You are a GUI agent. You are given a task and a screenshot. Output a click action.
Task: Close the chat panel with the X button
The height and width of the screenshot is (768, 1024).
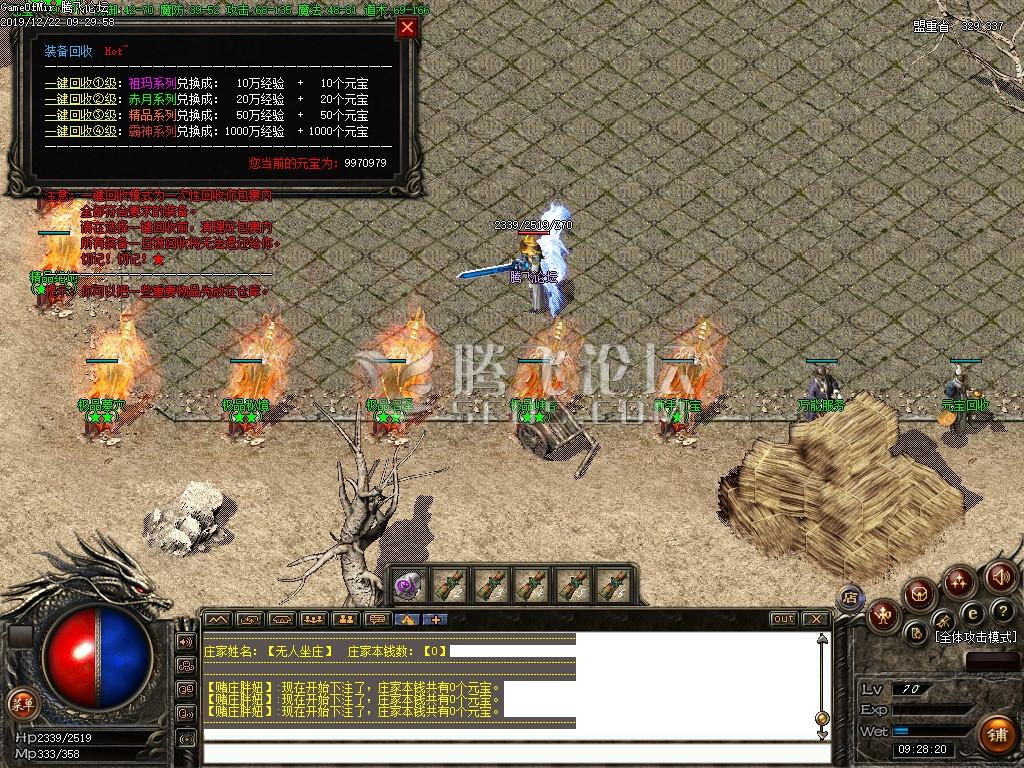coord(815,619)
